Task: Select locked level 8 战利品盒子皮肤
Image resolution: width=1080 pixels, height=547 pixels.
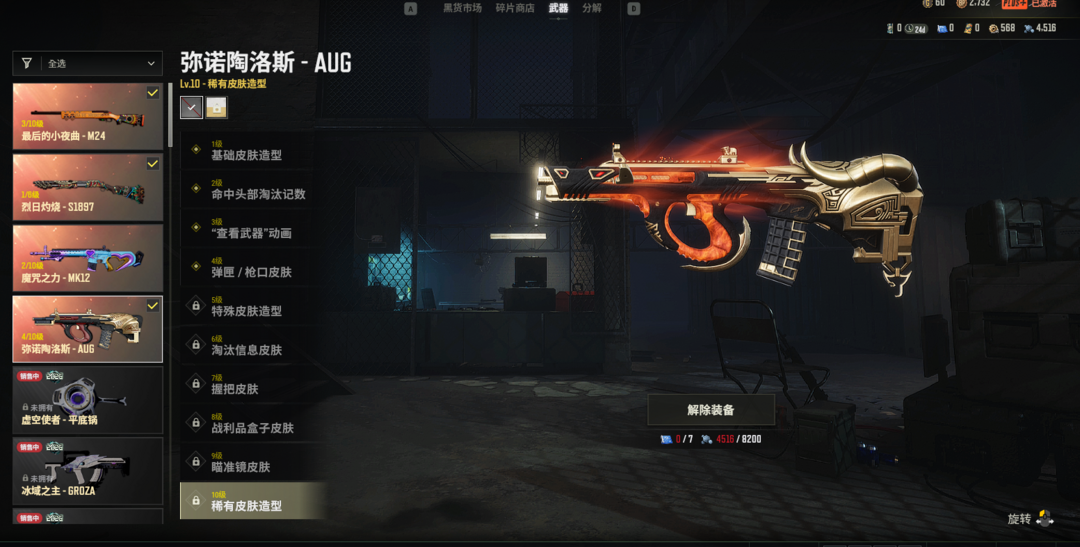Action: (x=252, y=424)
